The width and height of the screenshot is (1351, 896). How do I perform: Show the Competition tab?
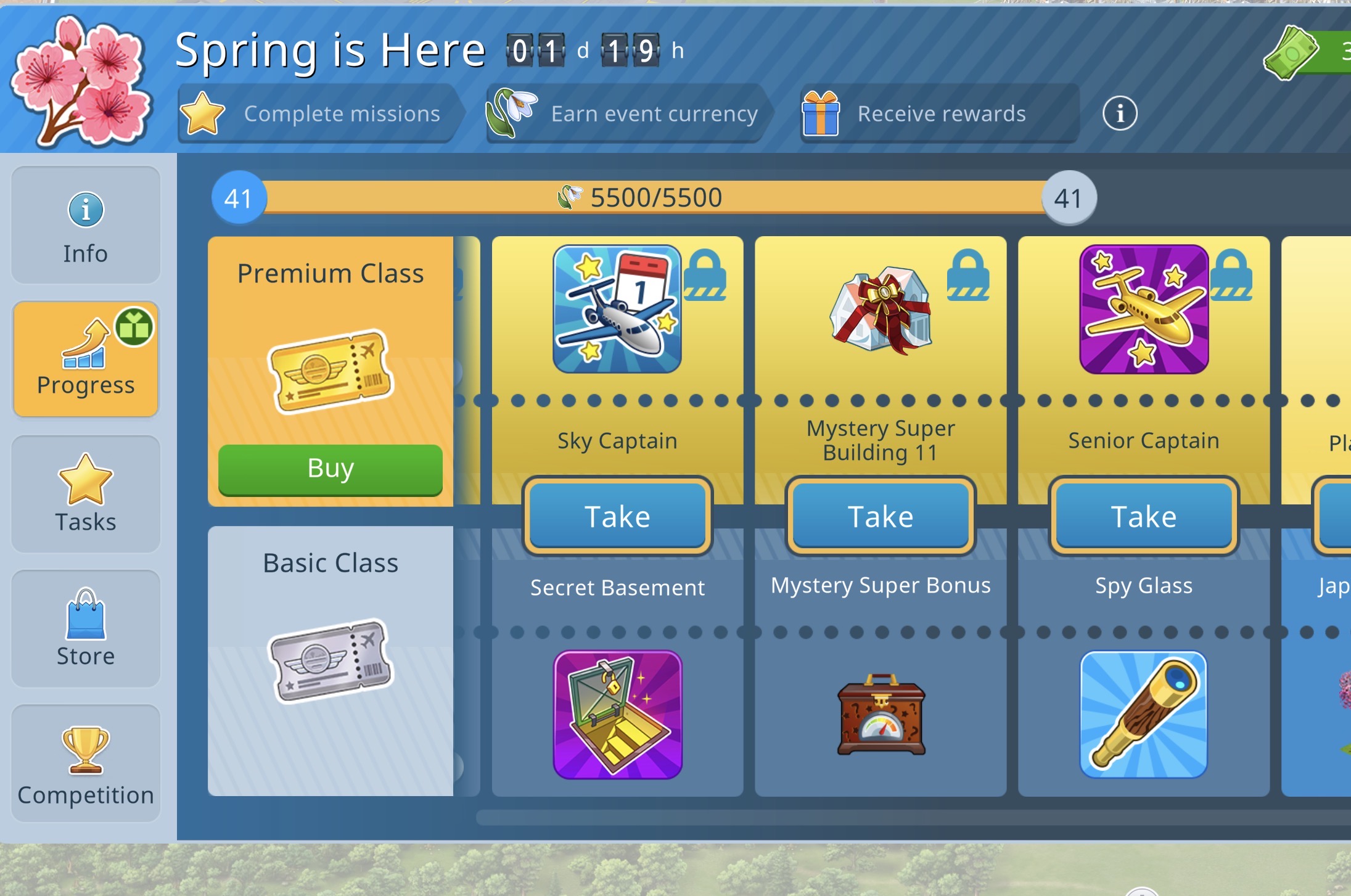tap(86, 763)
